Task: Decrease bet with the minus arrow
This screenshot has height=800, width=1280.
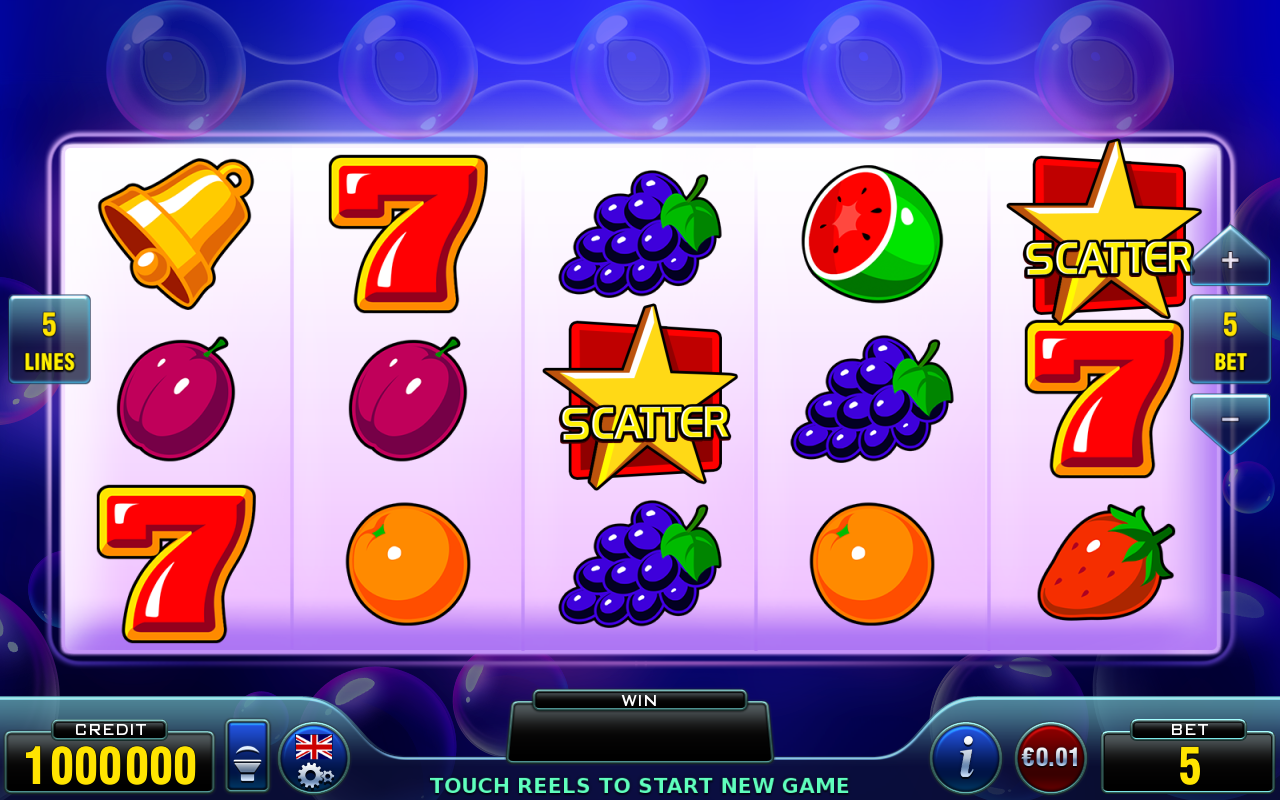Action: pos(1229,420)
